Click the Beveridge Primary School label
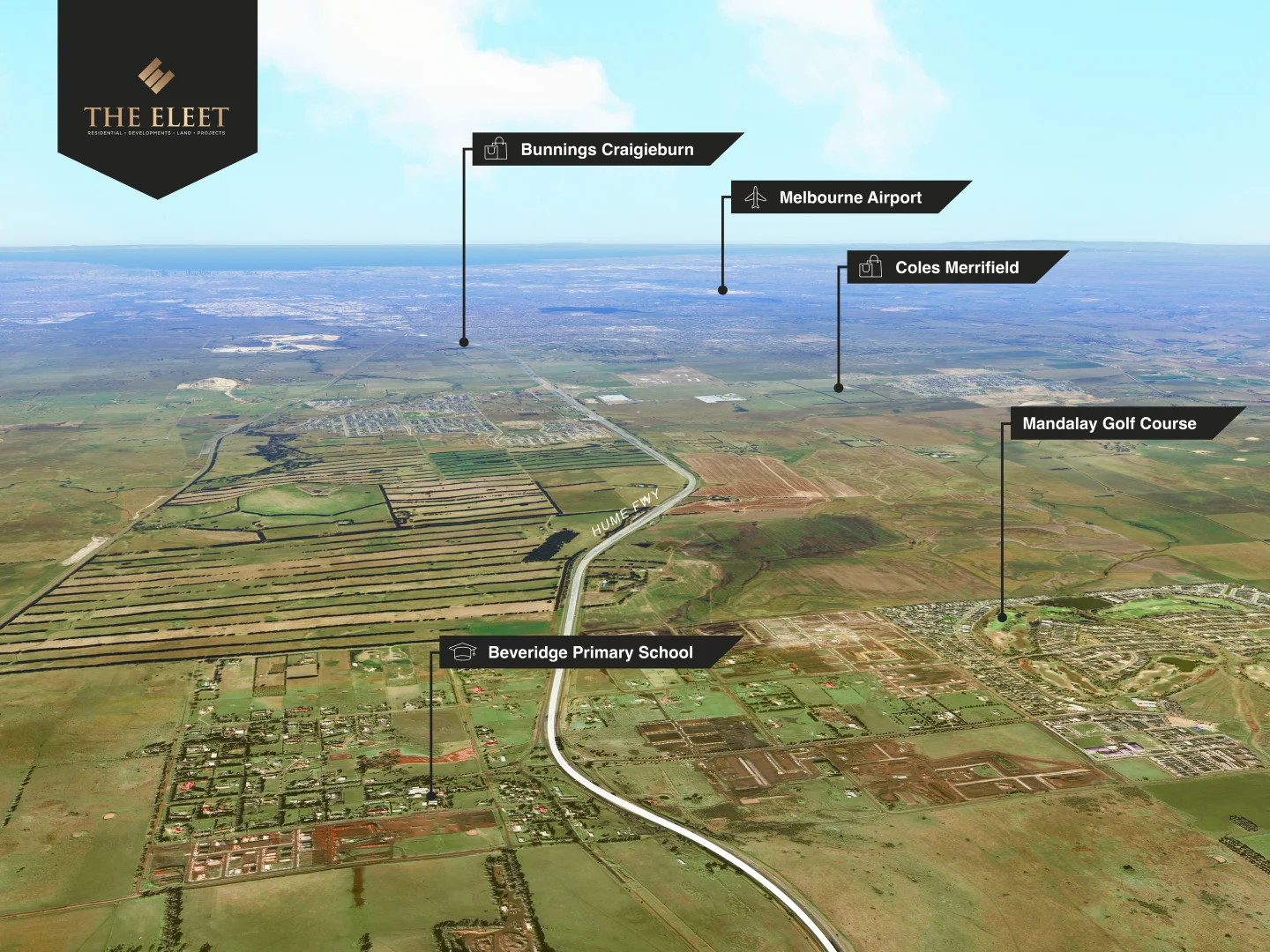The width and height of the screenshot is (1270, 952). point(589,652)
